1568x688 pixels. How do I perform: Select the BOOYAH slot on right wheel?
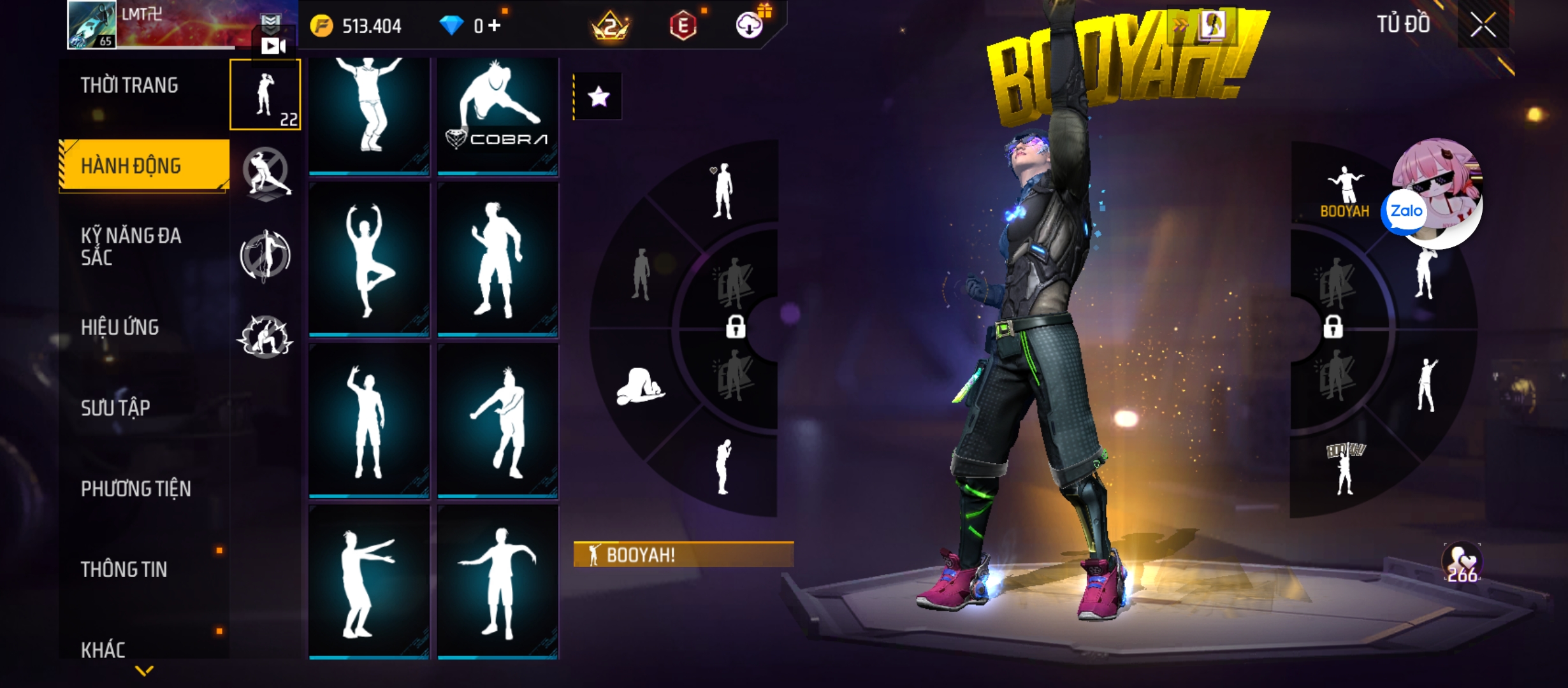pyautogui.click(x=1344, y=192)
